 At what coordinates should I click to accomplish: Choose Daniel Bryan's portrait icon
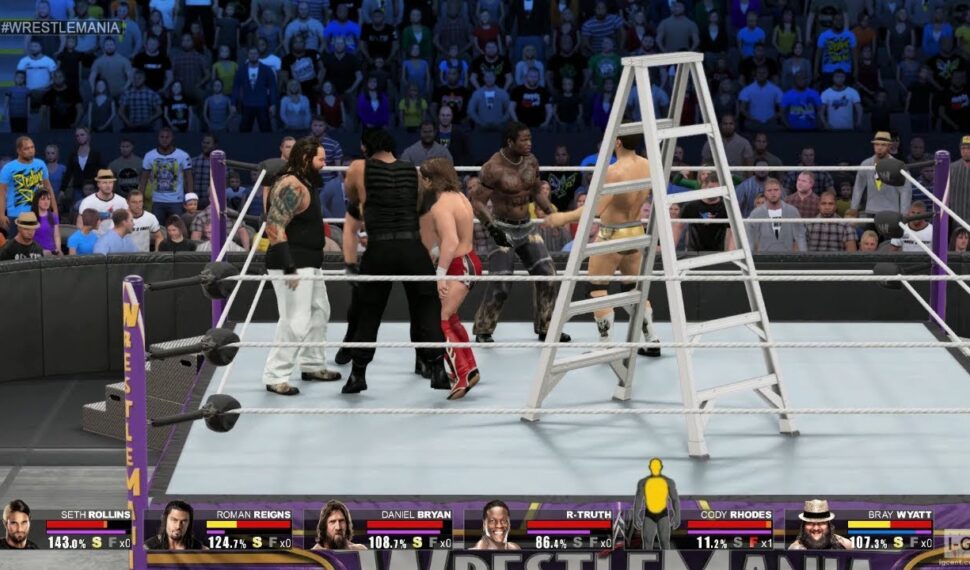337,526
